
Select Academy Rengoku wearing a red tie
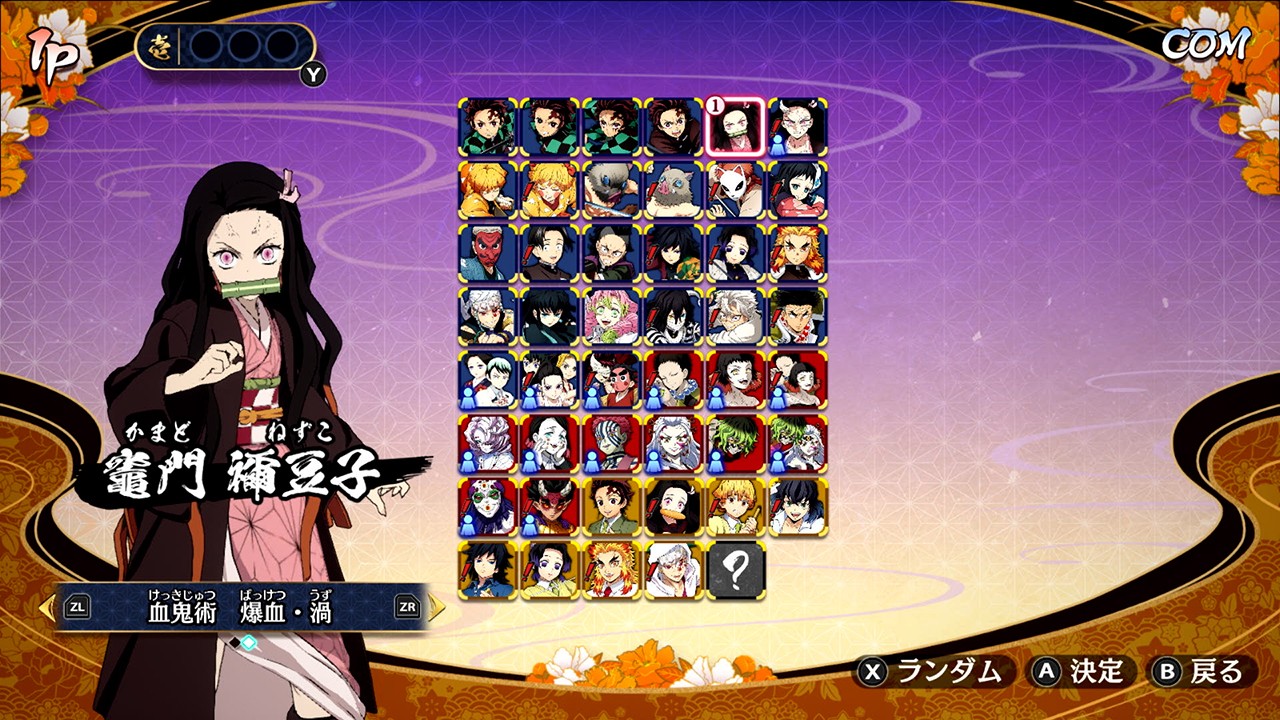(612, 570)
